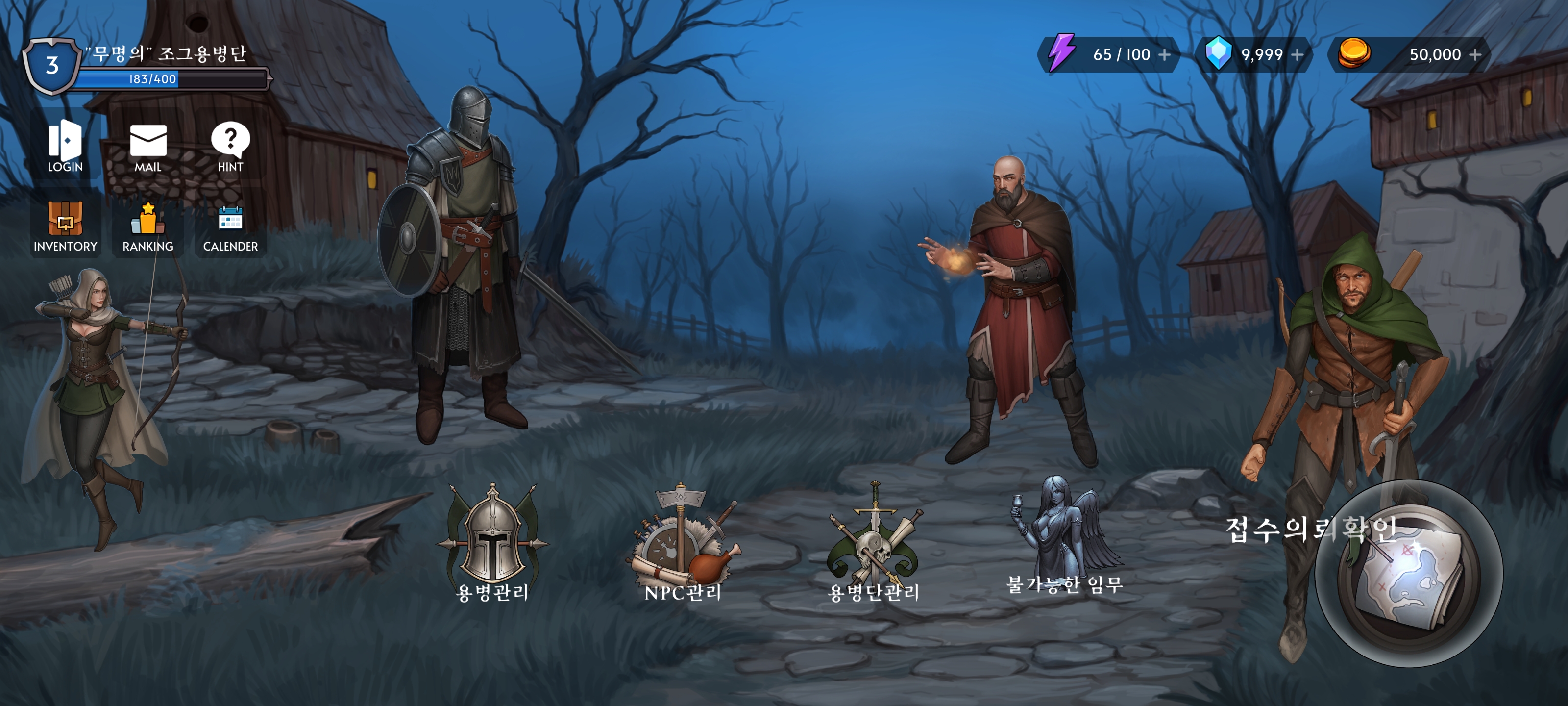Click the level 3 shield badge
The image size is (1568, 706).
52,66
